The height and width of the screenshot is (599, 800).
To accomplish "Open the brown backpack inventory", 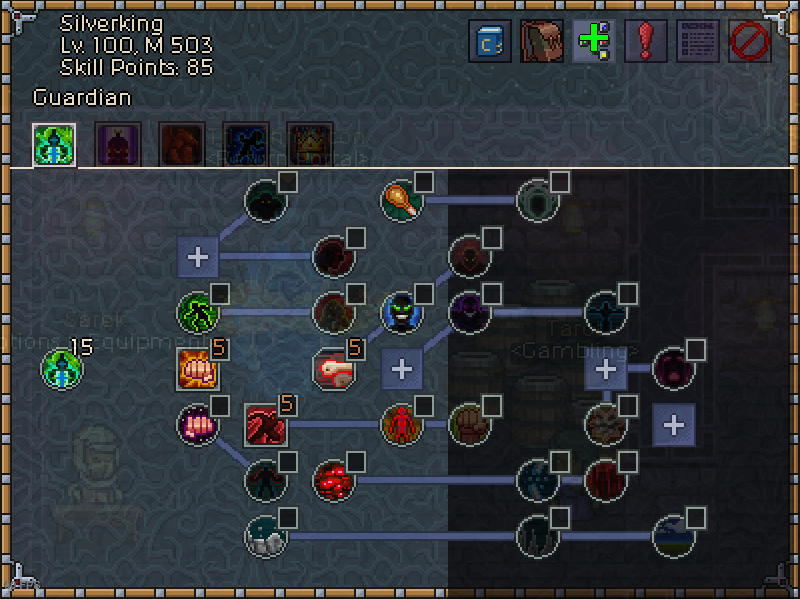I will [x=542, y=42].
